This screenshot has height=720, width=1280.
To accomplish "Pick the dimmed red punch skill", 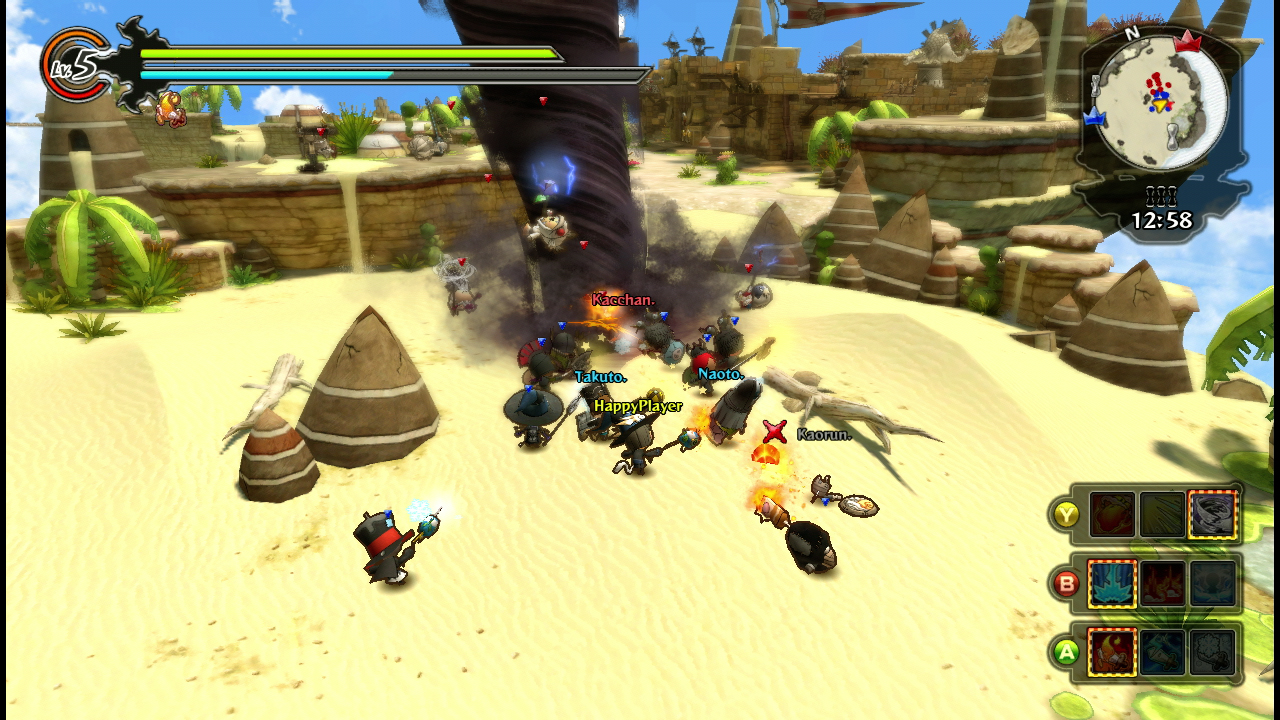I will coord(1111,515).
